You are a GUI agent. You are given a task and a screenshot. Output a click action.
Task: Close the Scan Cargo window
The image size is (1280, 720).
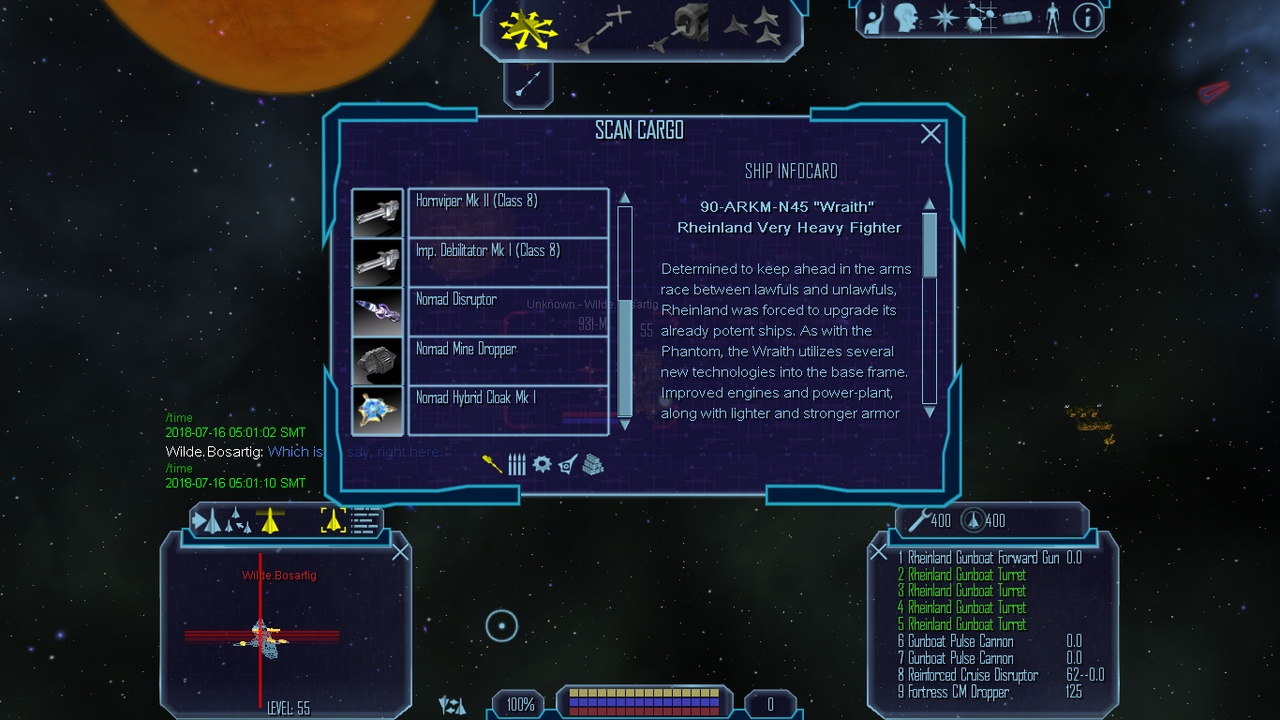pos(930,134)
